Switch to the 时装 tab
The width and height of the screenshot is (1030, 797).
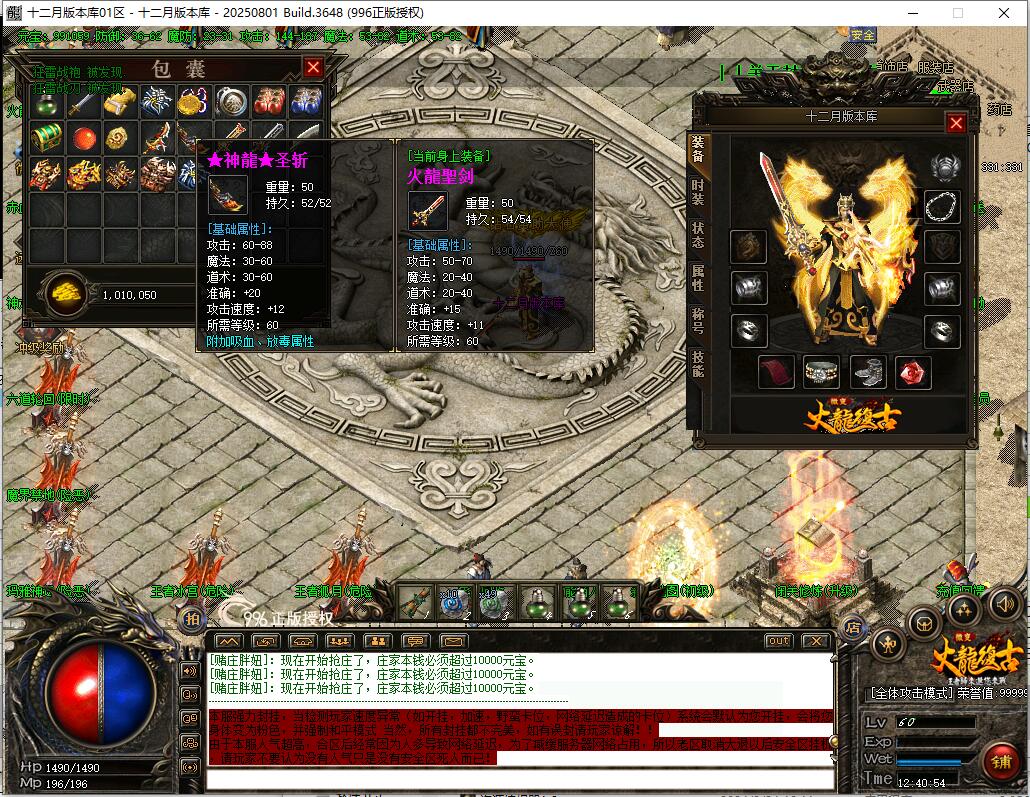697,192
